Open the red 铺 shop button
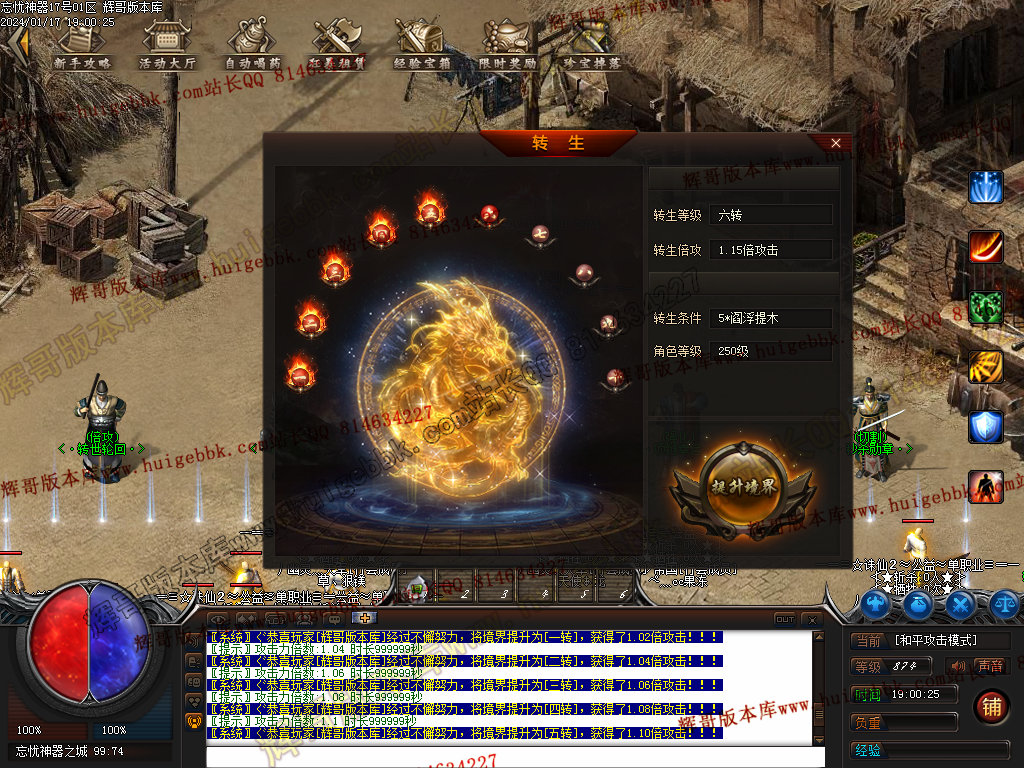1024x768 pixels. click(x=991, y=705)
